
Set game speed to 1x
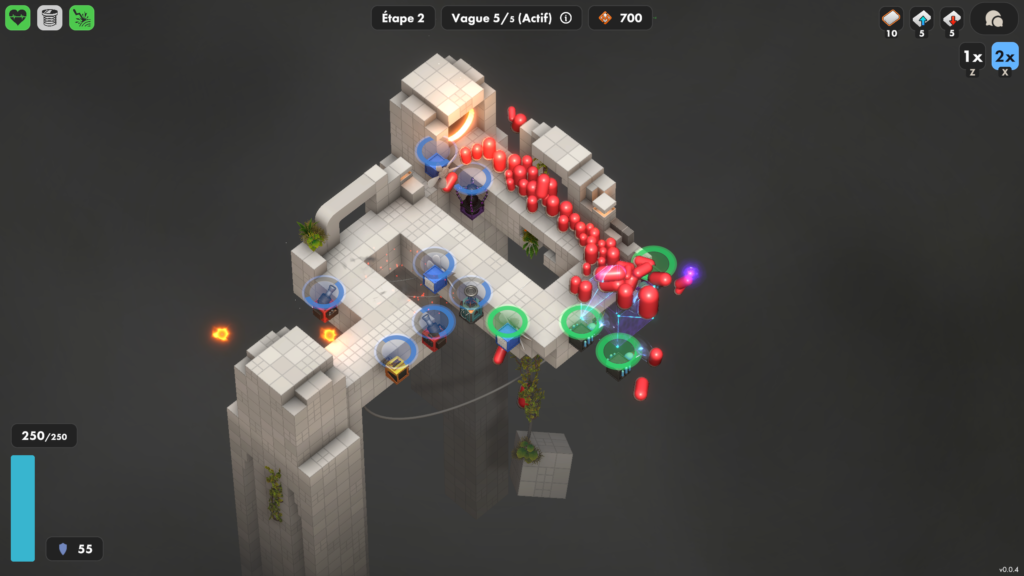coord(972,57)
